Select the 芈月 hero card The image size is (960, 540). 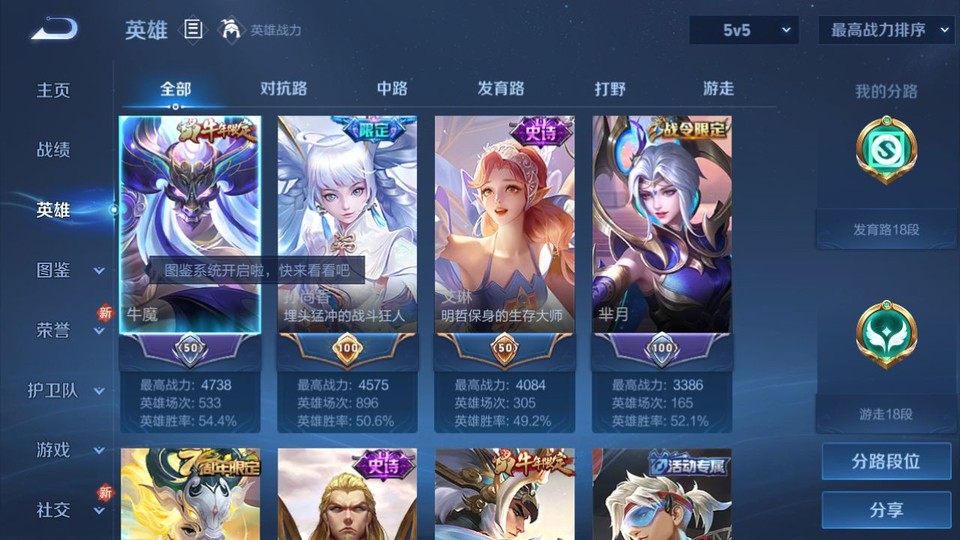tap(662, 225)
